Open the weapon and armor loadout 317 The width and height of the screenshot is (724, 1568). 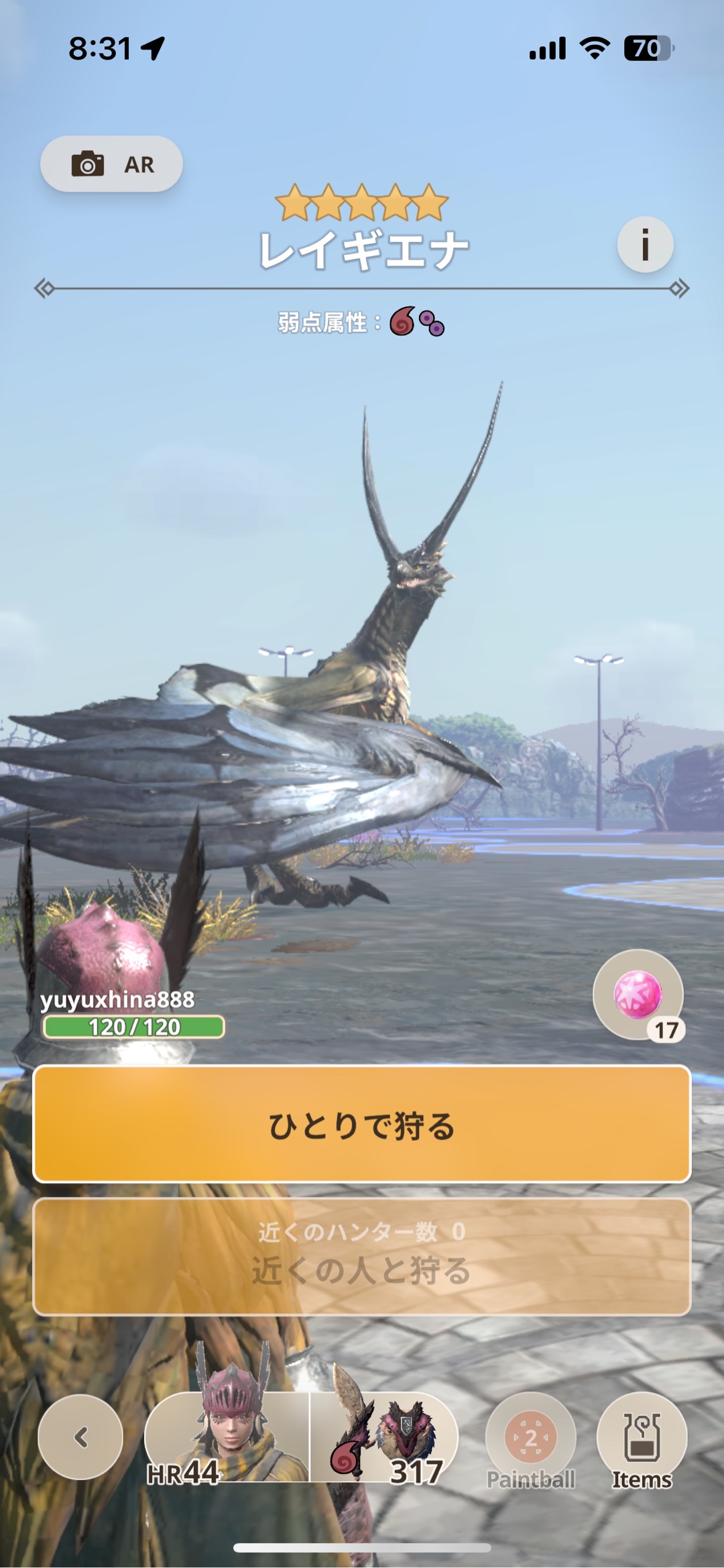coord(385,1437)
